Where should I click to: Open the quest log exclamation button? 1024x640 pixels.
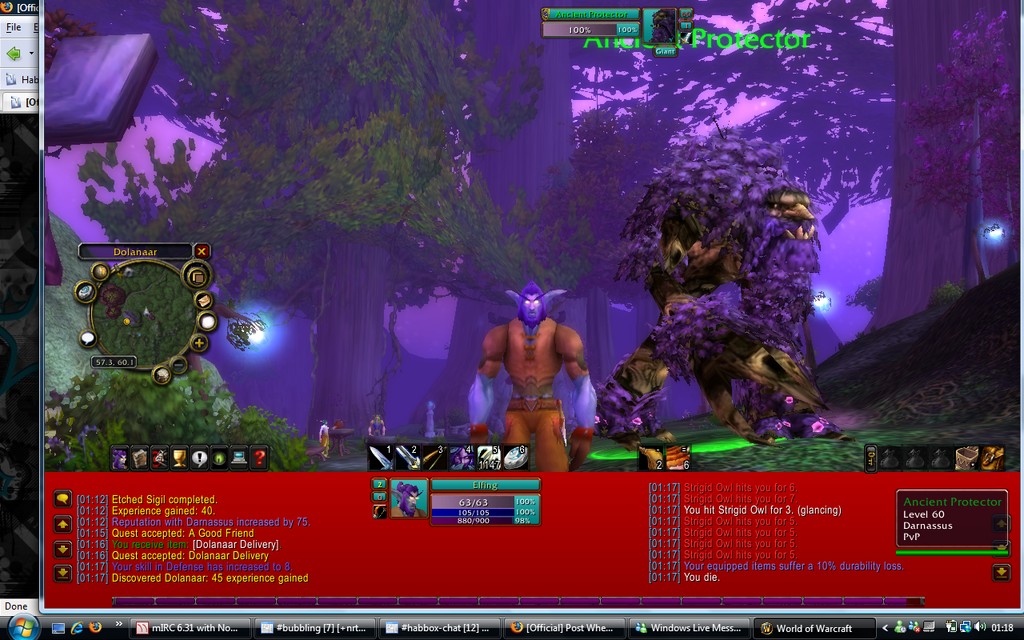[200, 459]
